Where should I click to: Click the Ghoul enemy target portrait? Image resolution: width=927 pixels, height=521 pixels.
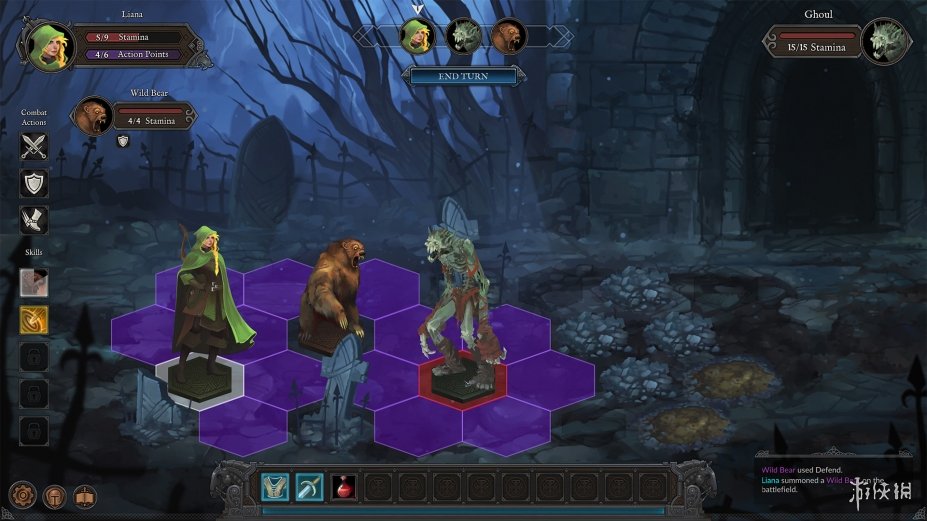[886, 43]
